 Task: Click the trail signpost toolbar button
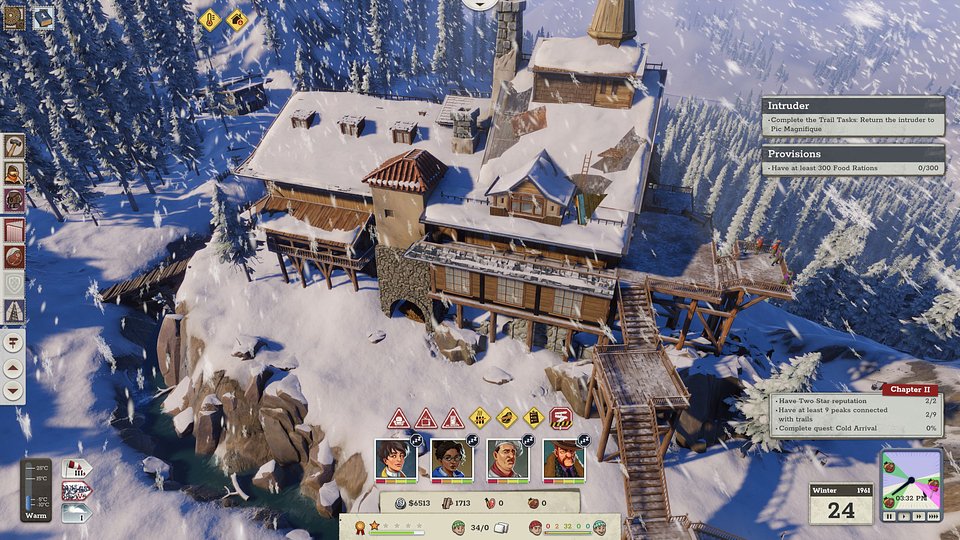point(14,342)
